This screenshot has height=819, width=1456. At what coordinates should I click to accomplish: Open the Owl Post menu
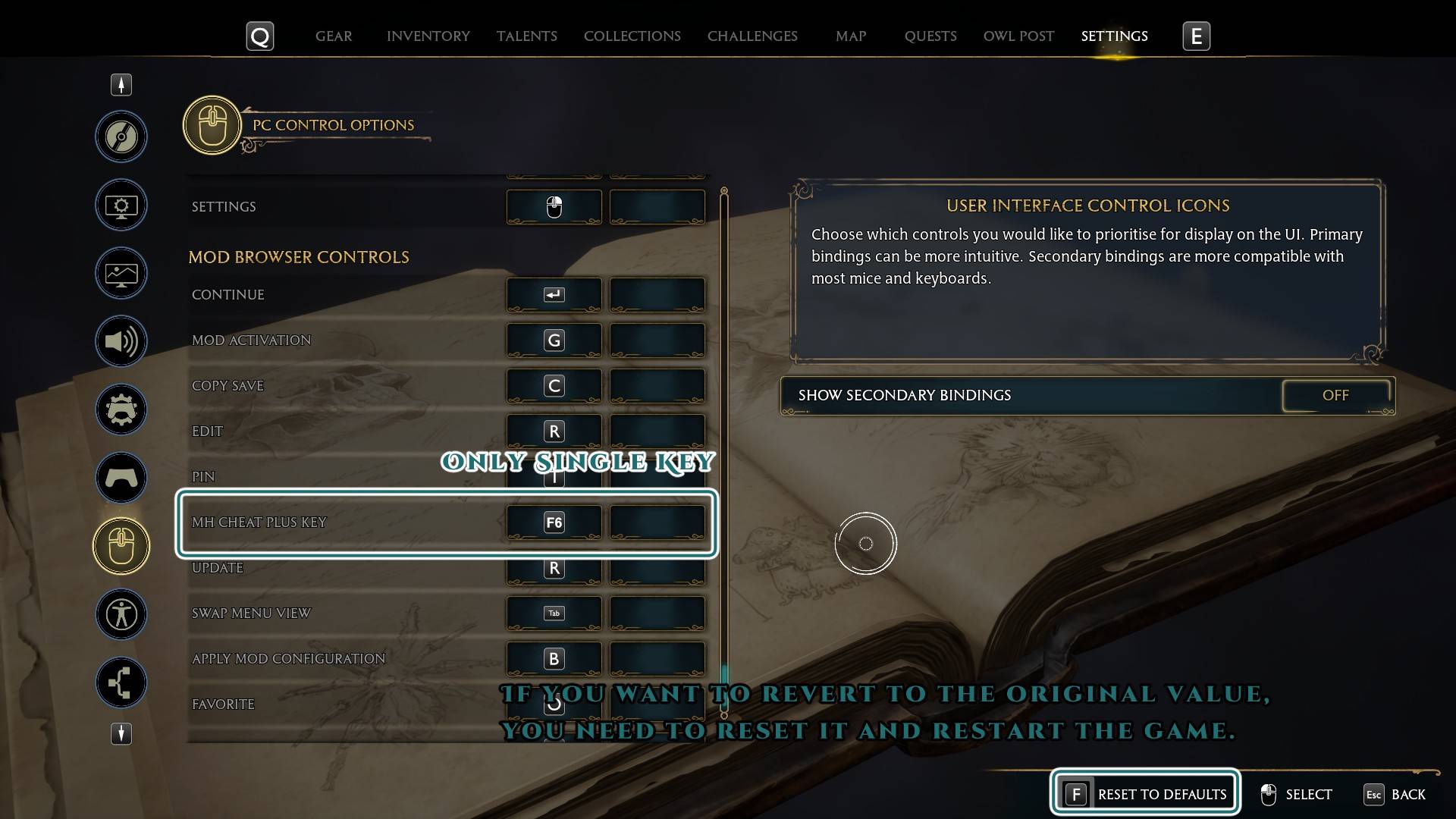coord(1018,36)
